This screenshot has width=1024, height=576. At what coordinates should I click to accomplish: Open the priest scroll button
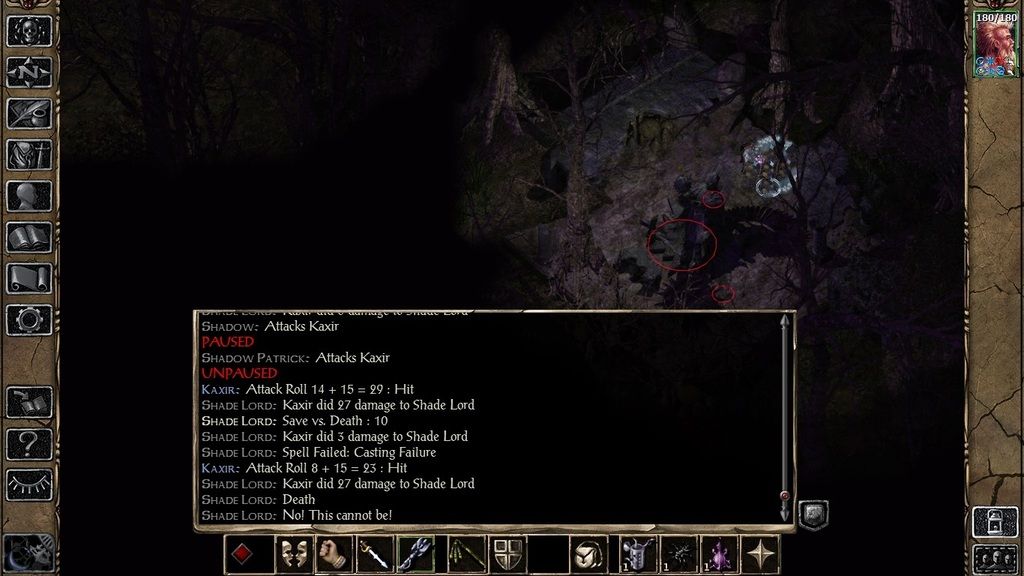coord(29,278)
